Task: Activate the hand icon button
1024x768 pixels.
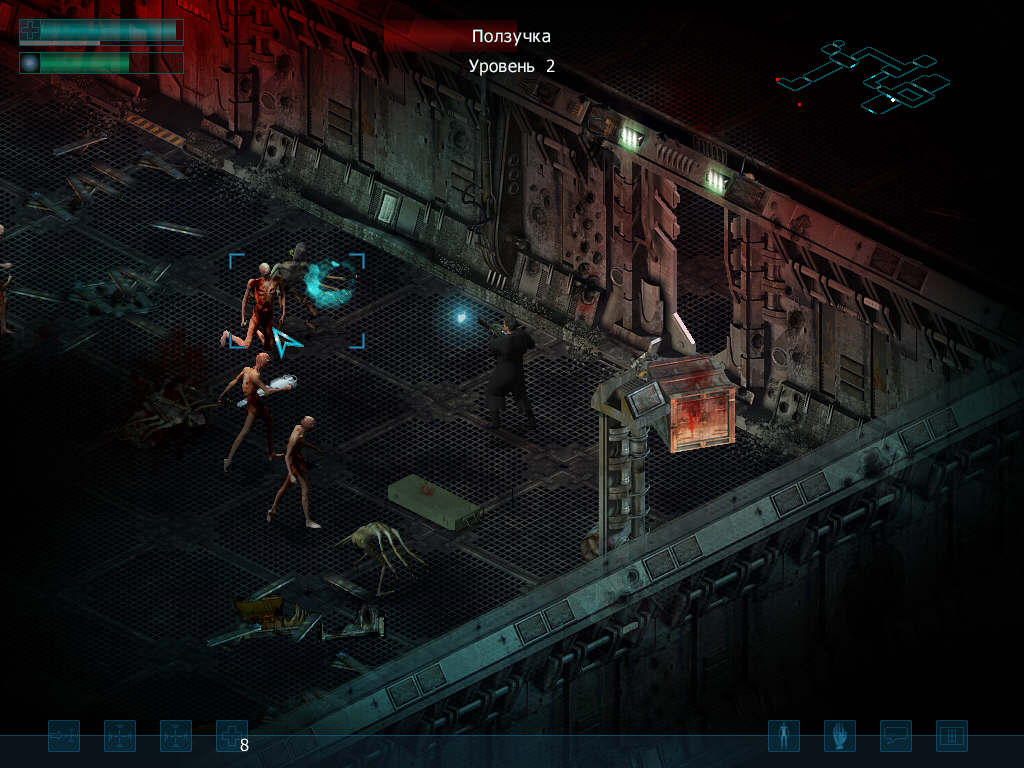Action: pos(839,736)
